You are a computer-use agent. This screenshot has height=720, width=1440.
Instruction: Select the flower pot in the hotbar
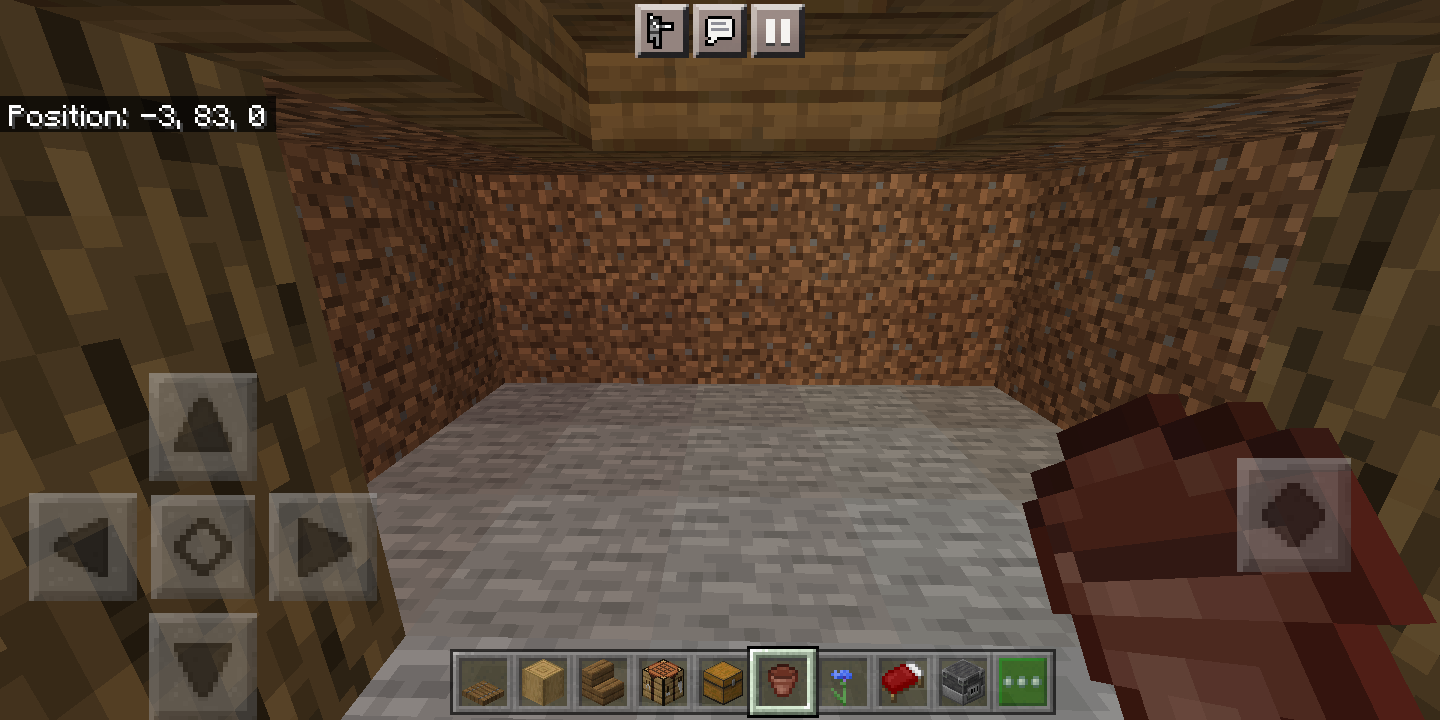(x=782, y=681)
